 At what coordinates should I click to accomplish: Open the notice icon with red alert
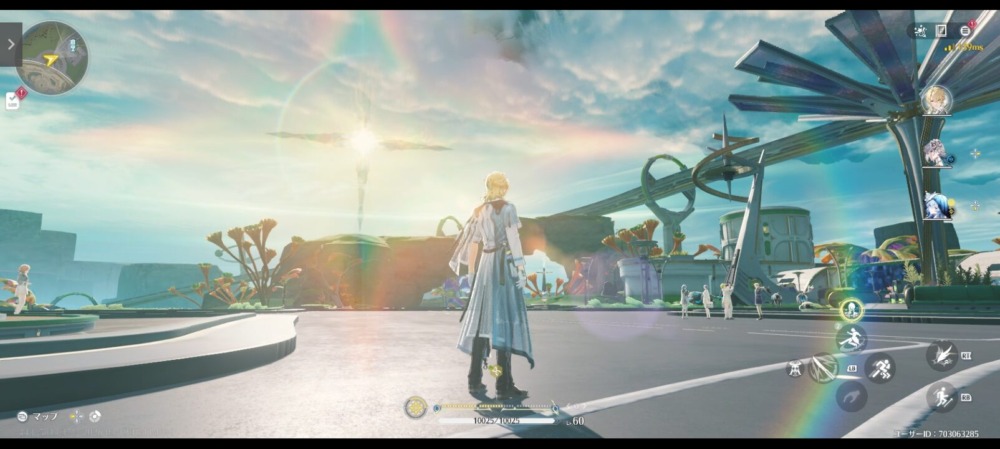tap(14, 99)
